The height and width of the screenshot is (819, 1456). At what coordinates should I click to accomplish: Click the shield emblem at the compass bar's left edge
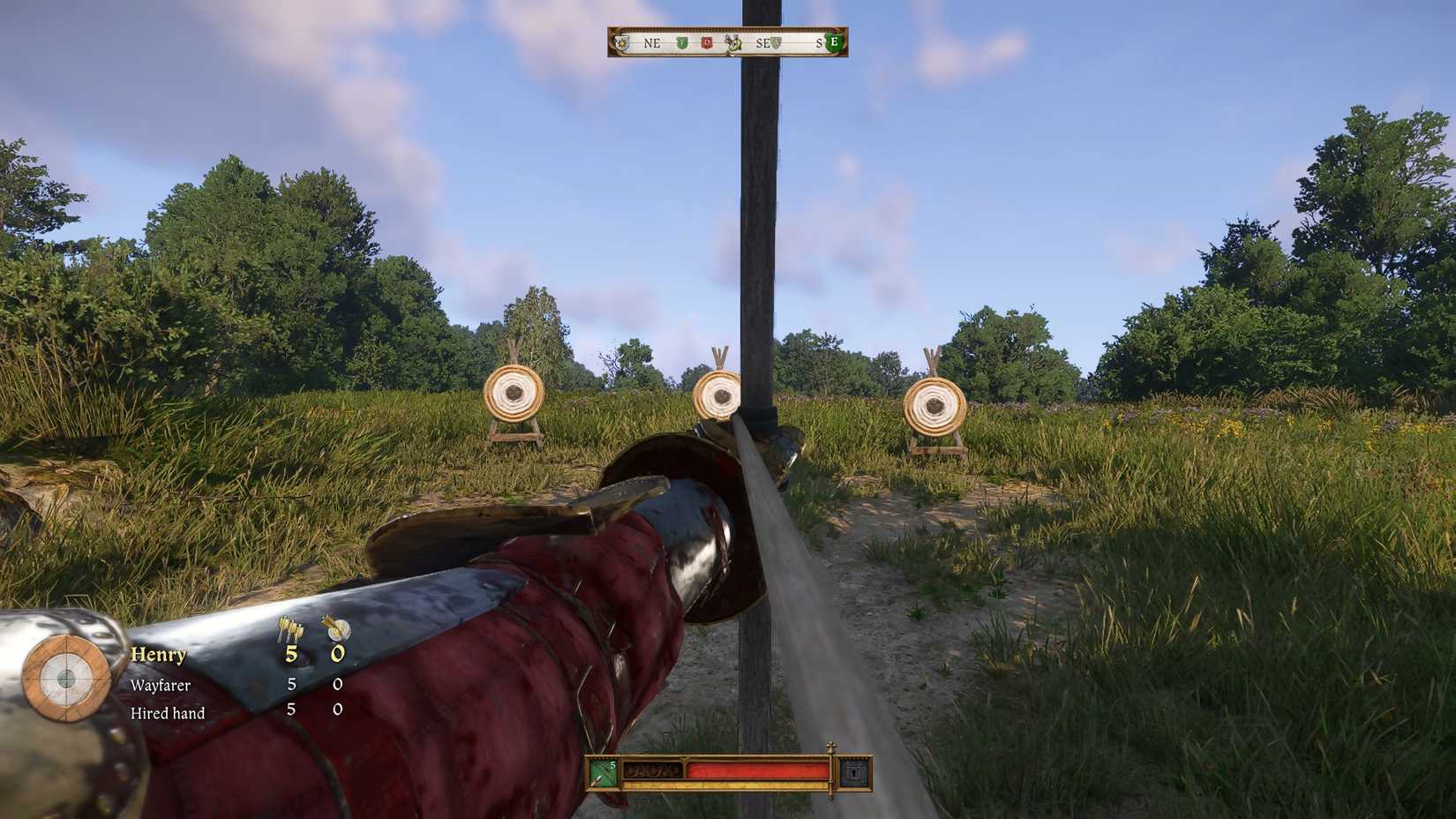(x=622, y=42)
